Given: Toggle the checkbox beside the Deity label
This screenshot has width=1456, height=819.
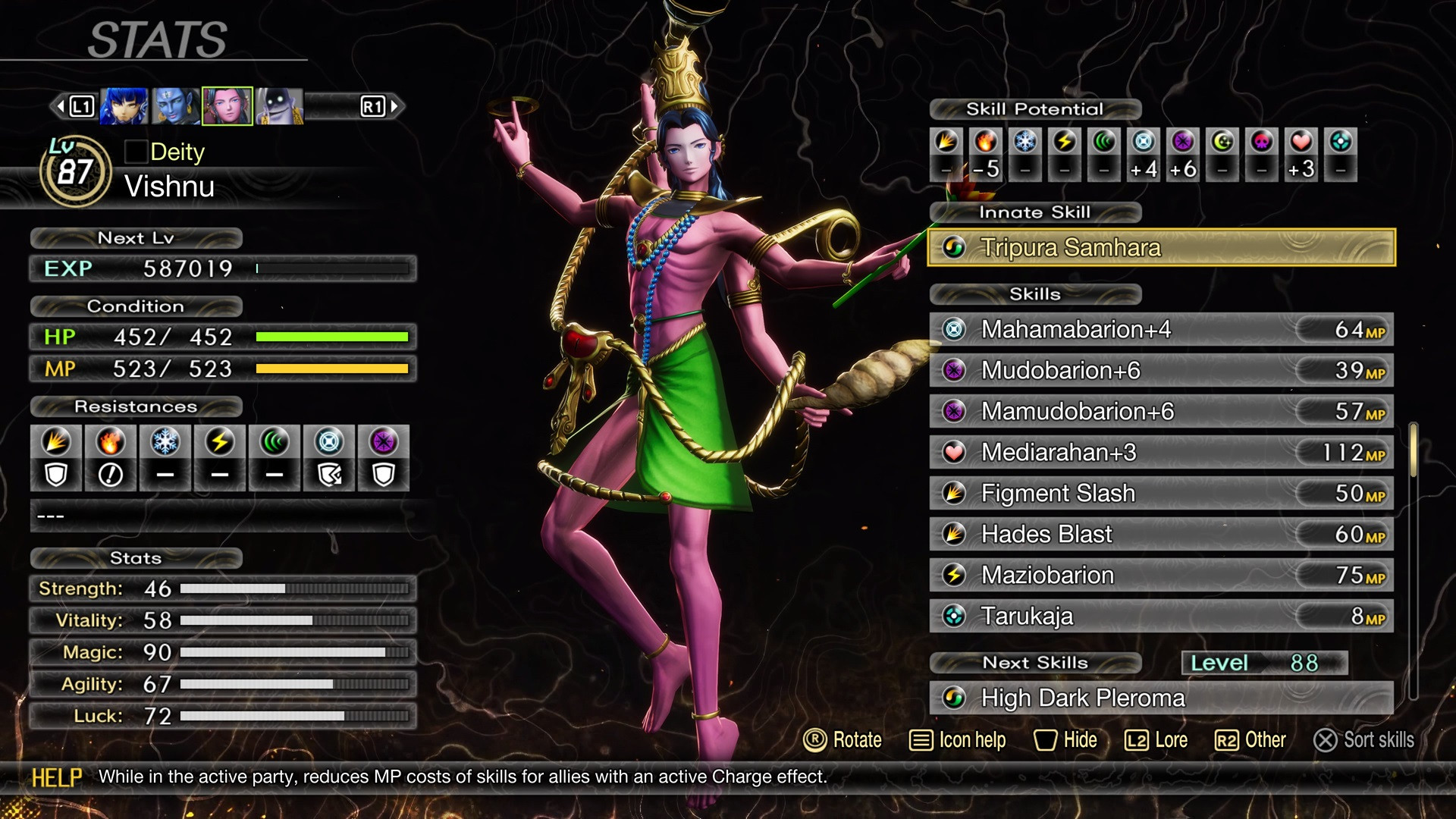Looking at the screenshot, I should [x=135, y=152].
